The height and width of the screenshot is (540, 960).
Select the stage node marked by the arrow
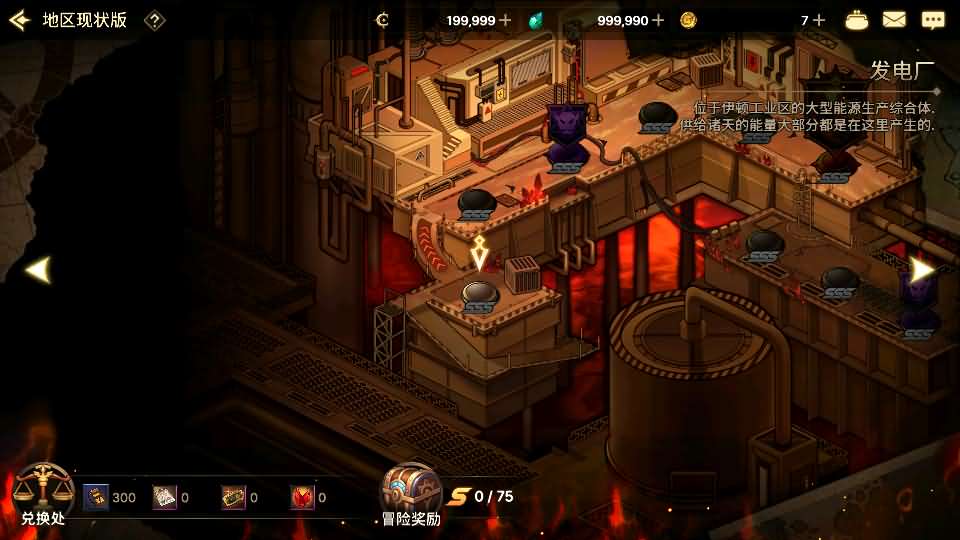[480, 293]
